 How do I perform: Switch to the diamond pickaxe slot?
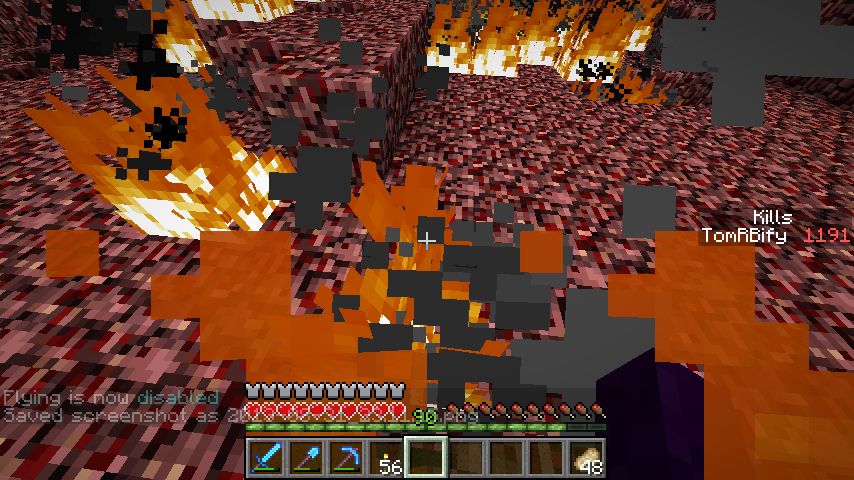tap(345, 458)
